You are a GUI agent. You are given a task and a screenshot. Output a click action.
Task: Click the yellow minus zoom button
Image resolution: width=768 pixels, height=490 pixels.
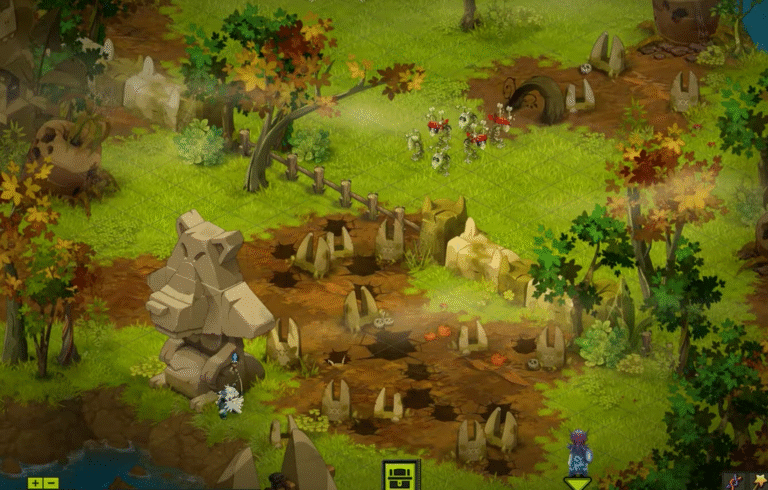tap(51, 483)
